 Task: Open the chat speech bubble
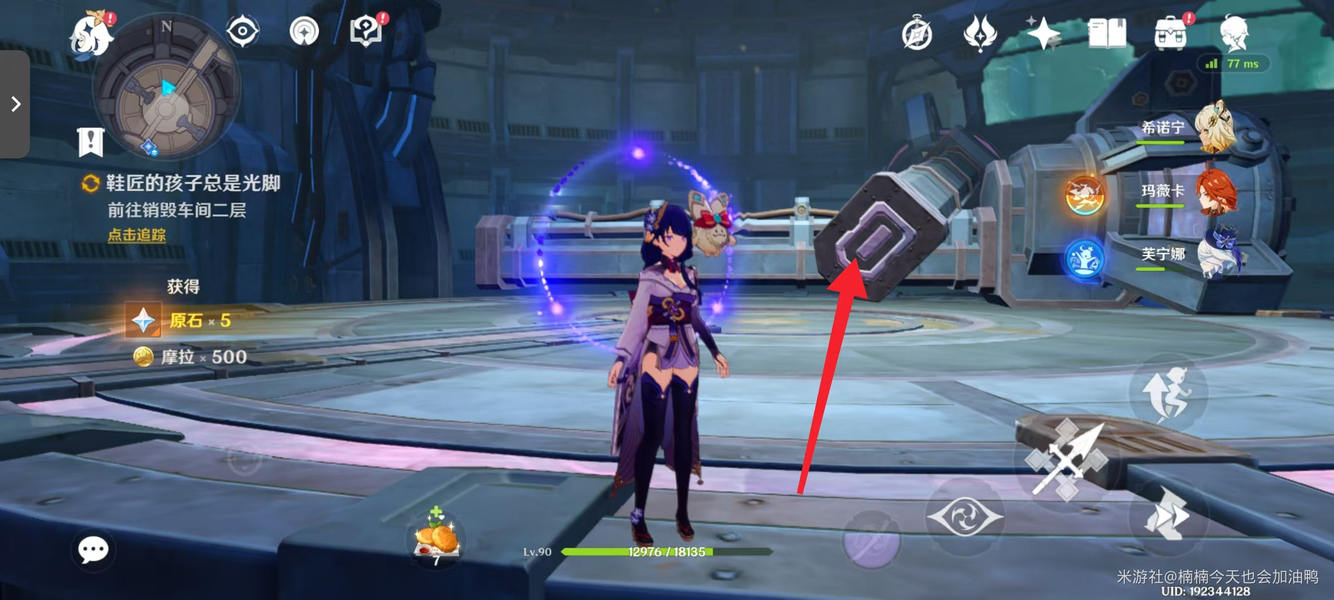(93, 549)
